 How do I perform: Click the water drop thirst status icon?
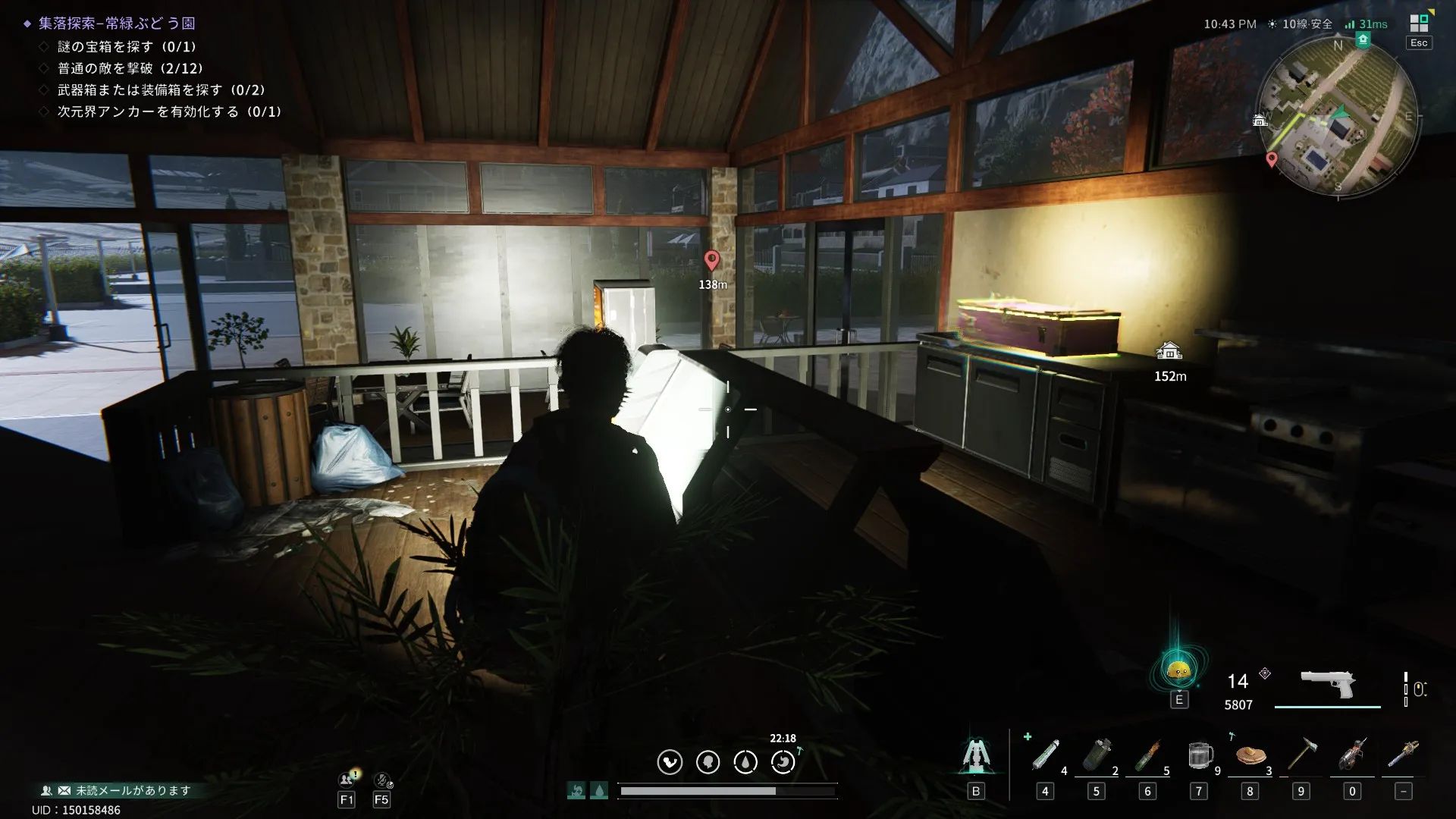pyautogui.click(x=745, y=762)
